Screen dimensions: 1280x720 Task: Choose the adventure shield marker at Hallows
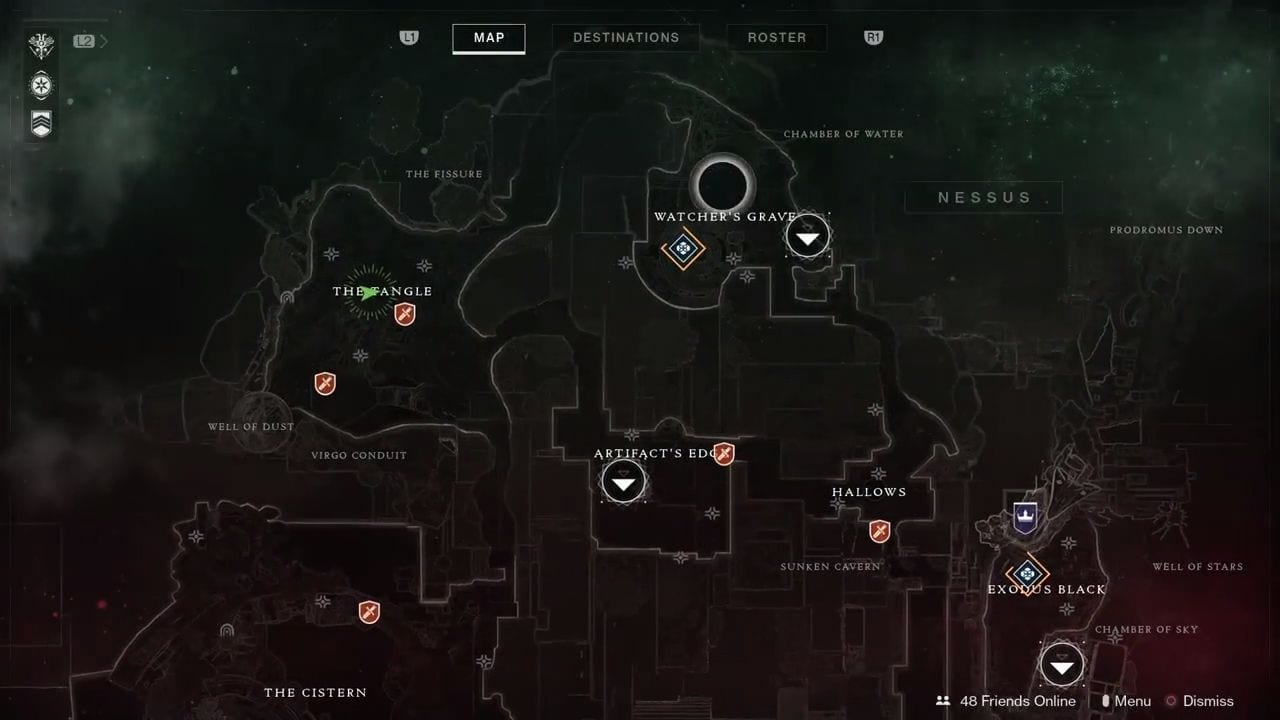pyautogui.click(x=880, y=531)
